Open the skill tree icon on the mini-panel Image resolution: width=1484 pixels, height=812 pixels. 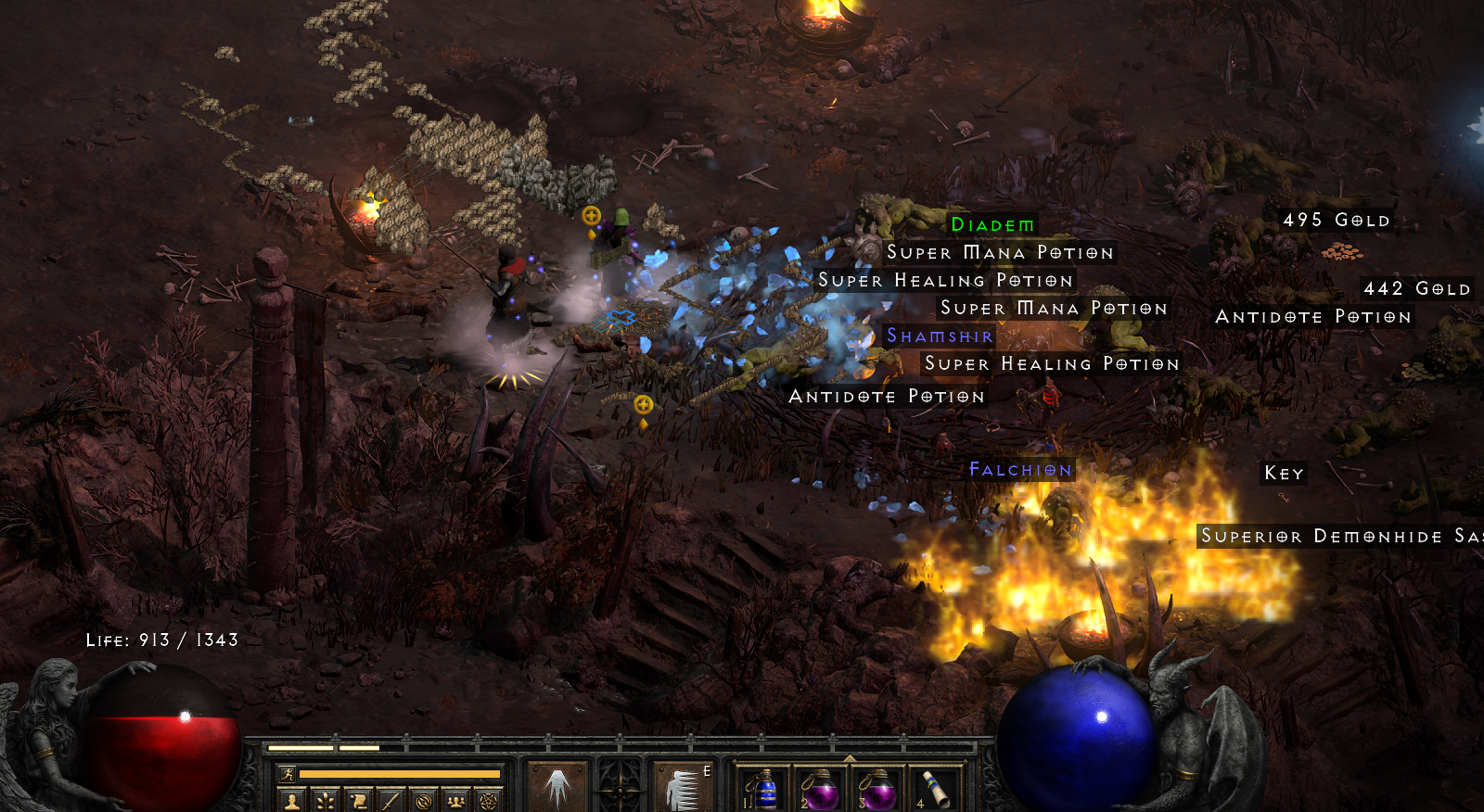tap(325, 802)
